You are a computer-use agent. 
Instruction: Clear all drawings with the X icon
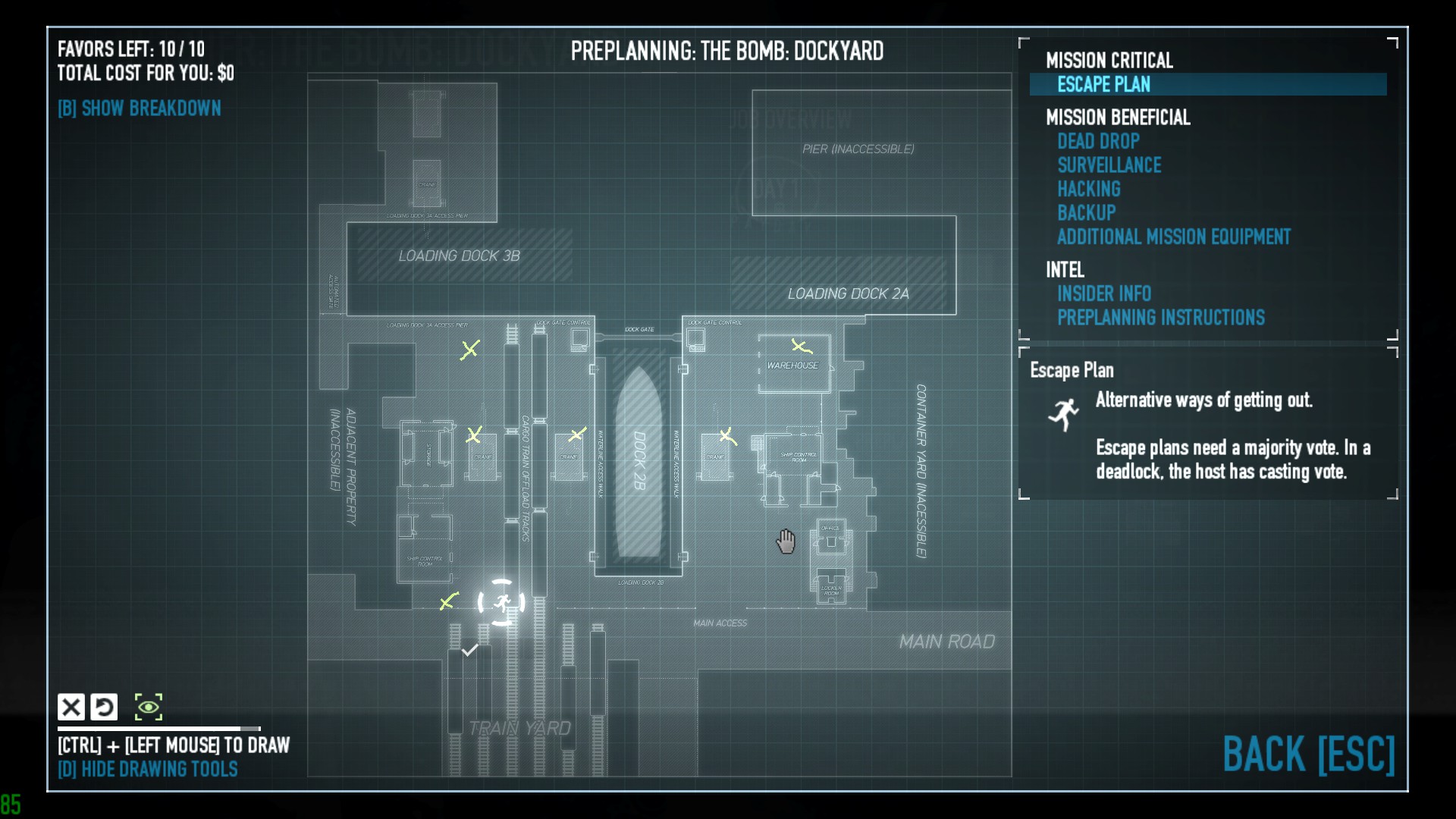coord(73,707)
